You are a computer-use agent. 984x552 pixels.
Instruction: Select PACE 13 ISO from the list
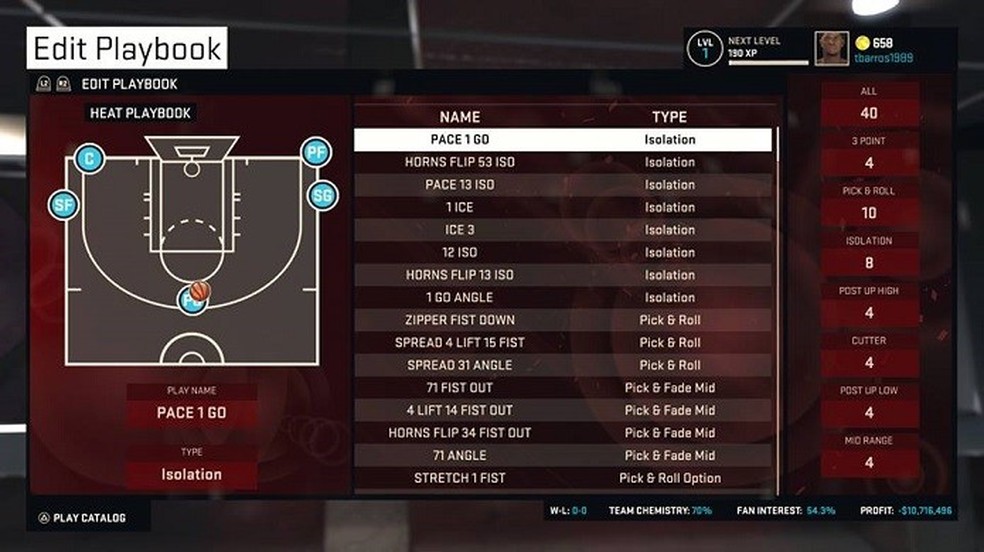point(562,185)
